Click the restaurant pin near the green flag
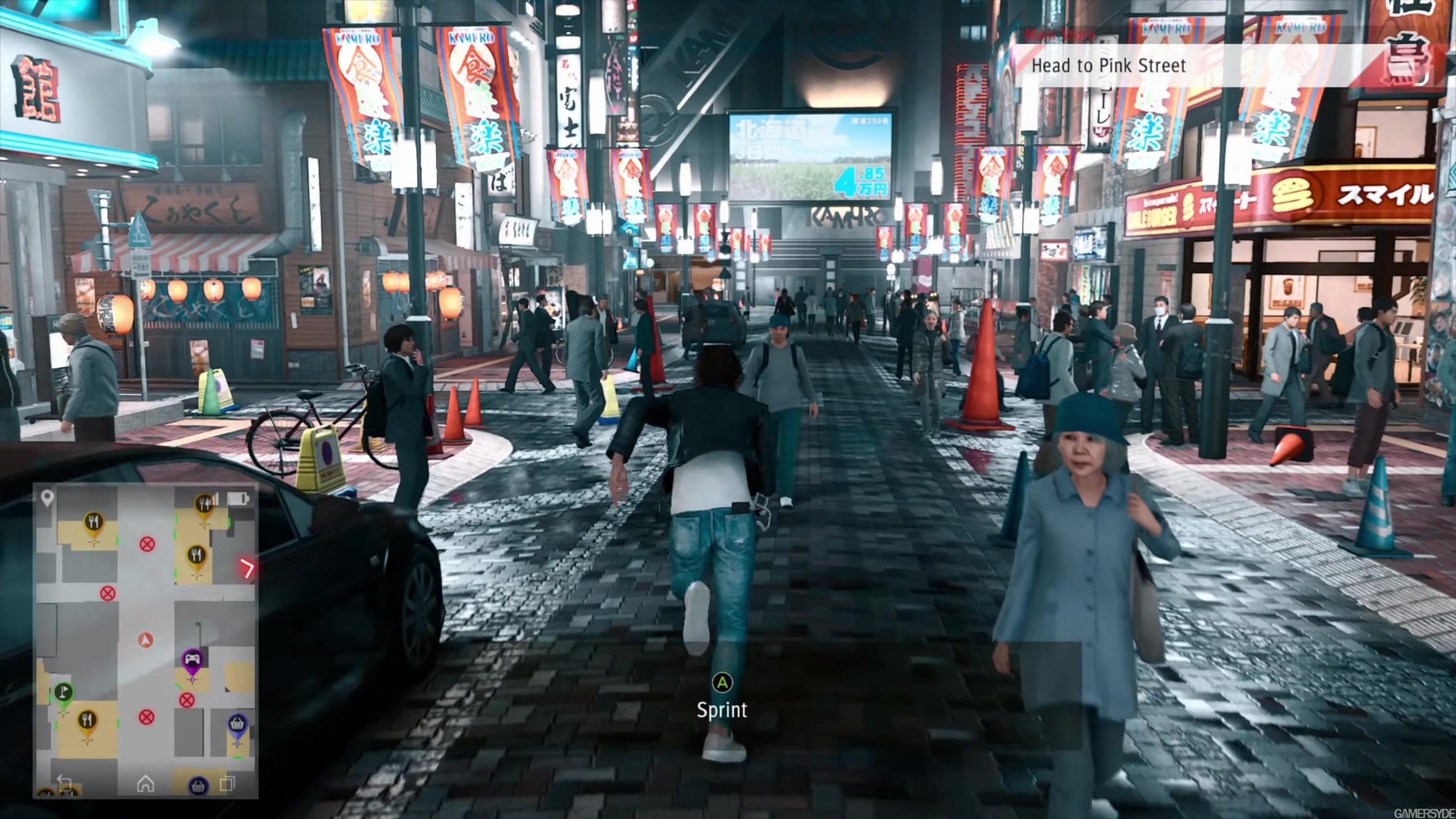Image resolution: width=1456 pixels, height=819 pixels. pos(87,720)
